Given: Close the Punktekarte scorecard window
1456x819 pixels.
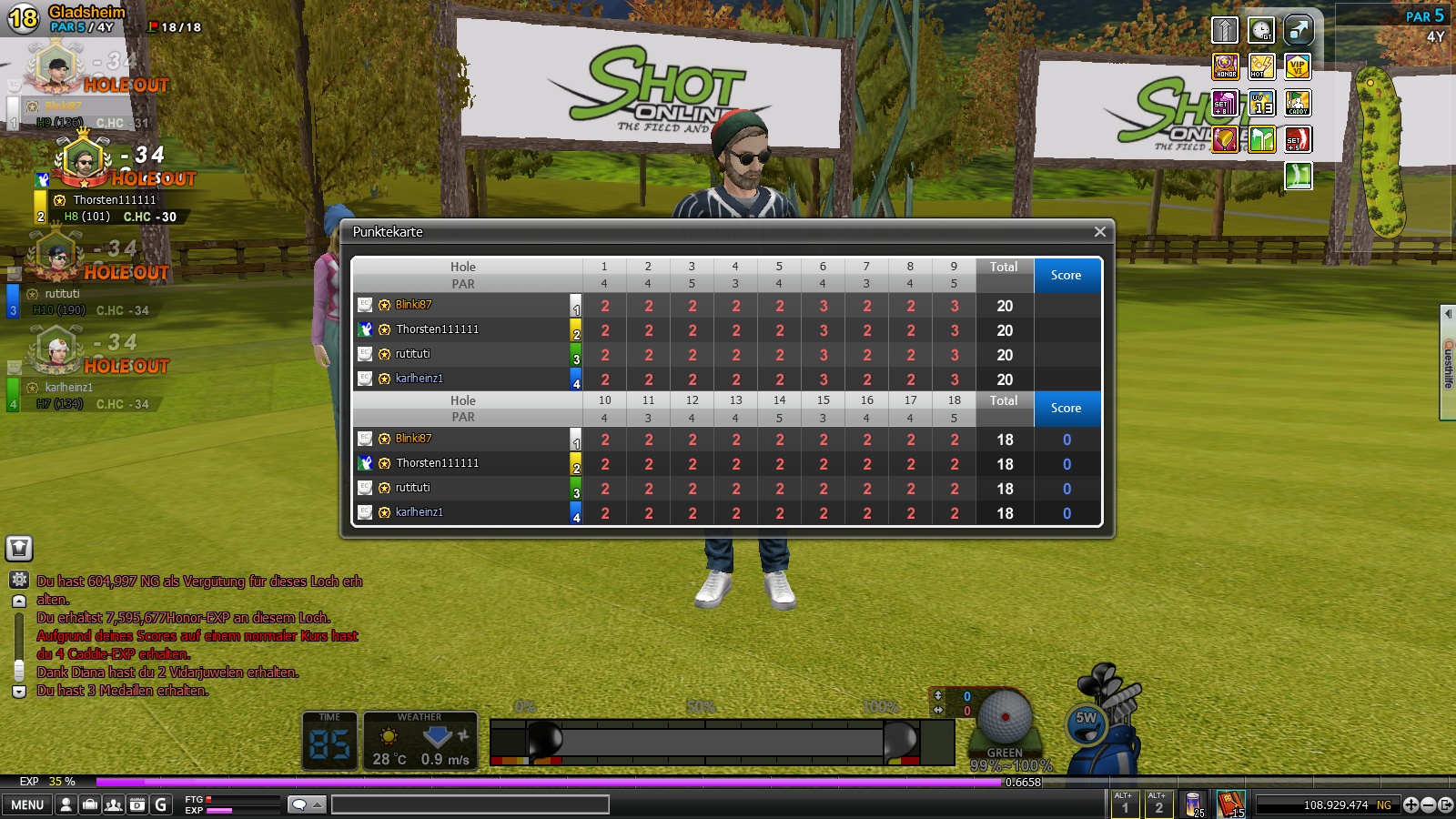Looking at the screenshot, I should pyautogui.click(x=1099, y=232).
